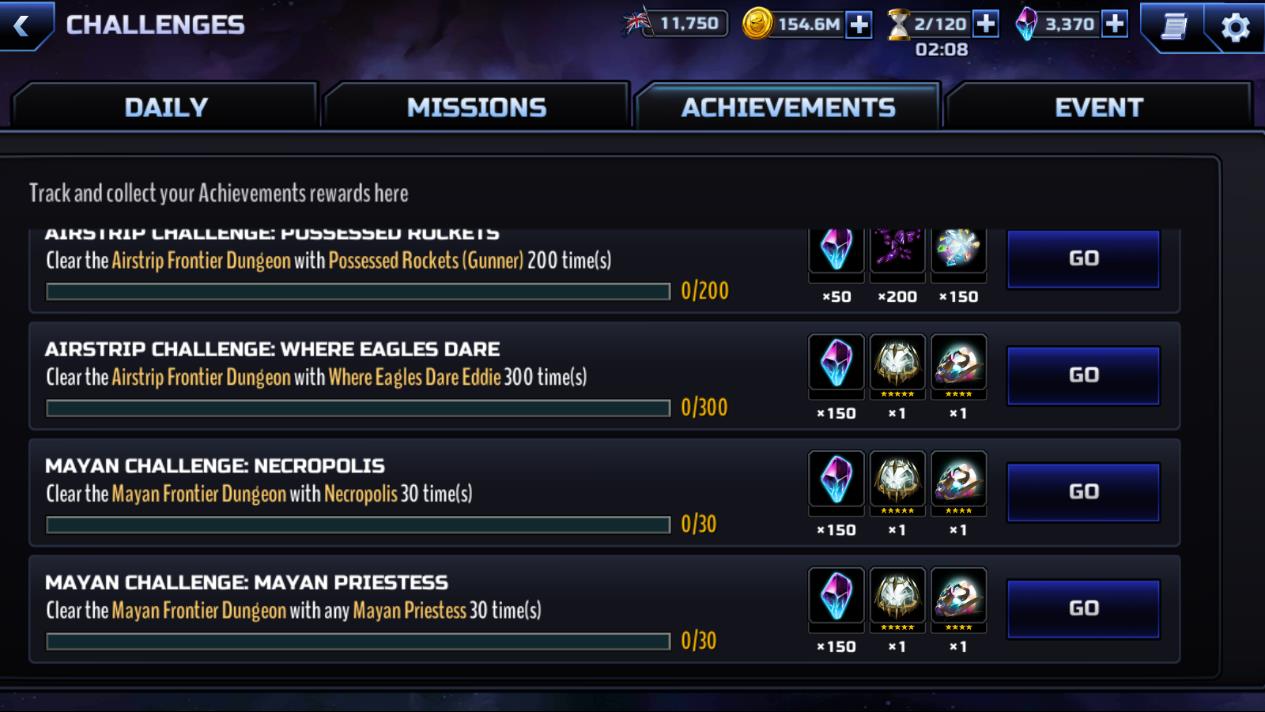Select the Mayan Challenge: Necropolis achievement row

point(400,492)
